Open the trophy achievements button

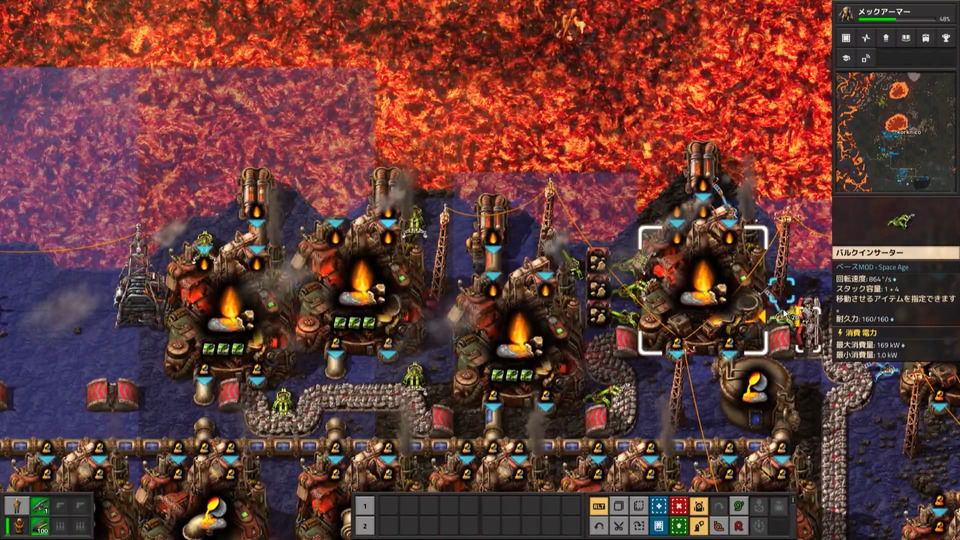945,38
